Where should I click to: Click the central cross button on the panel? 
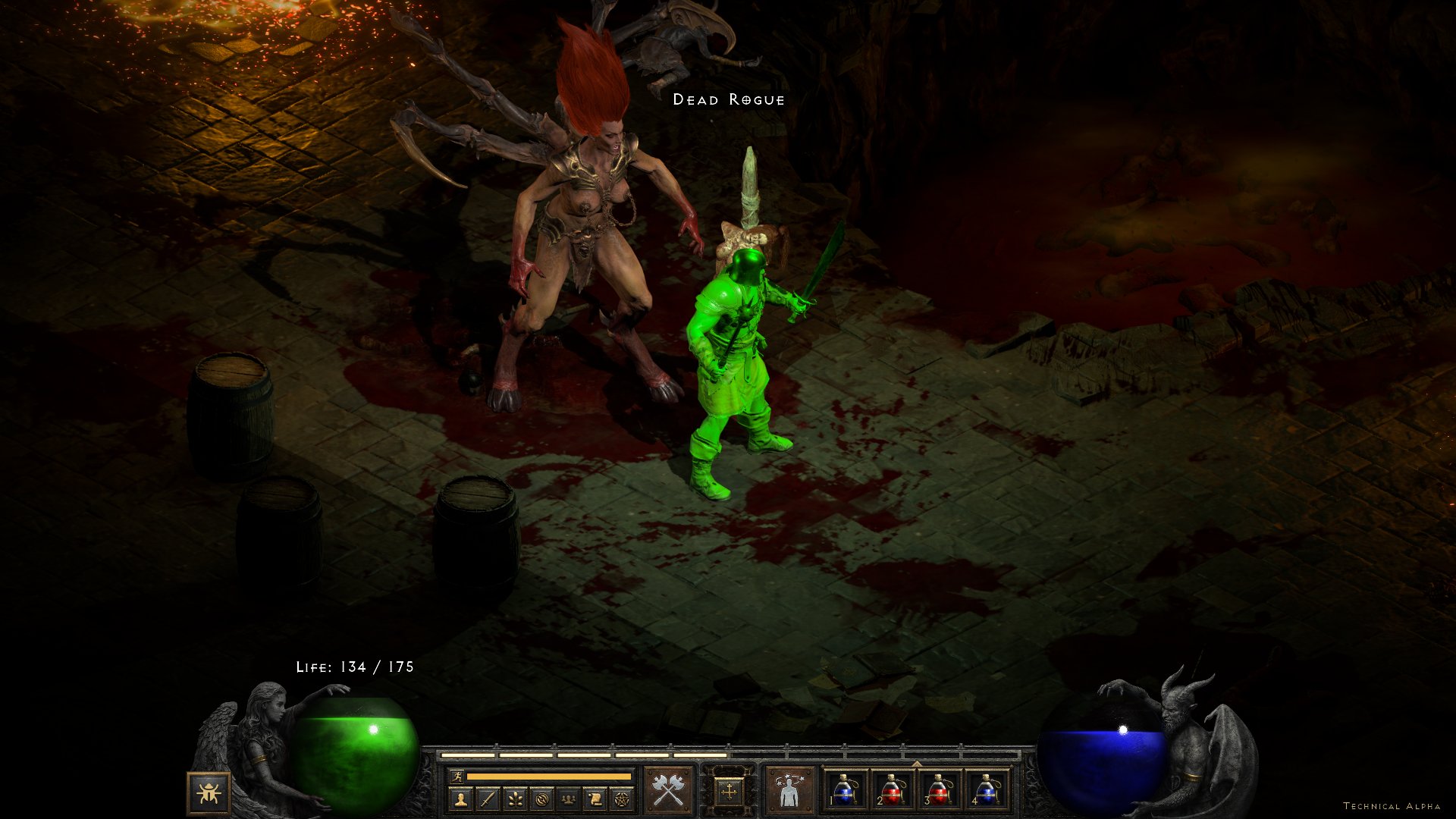[729, 792]
